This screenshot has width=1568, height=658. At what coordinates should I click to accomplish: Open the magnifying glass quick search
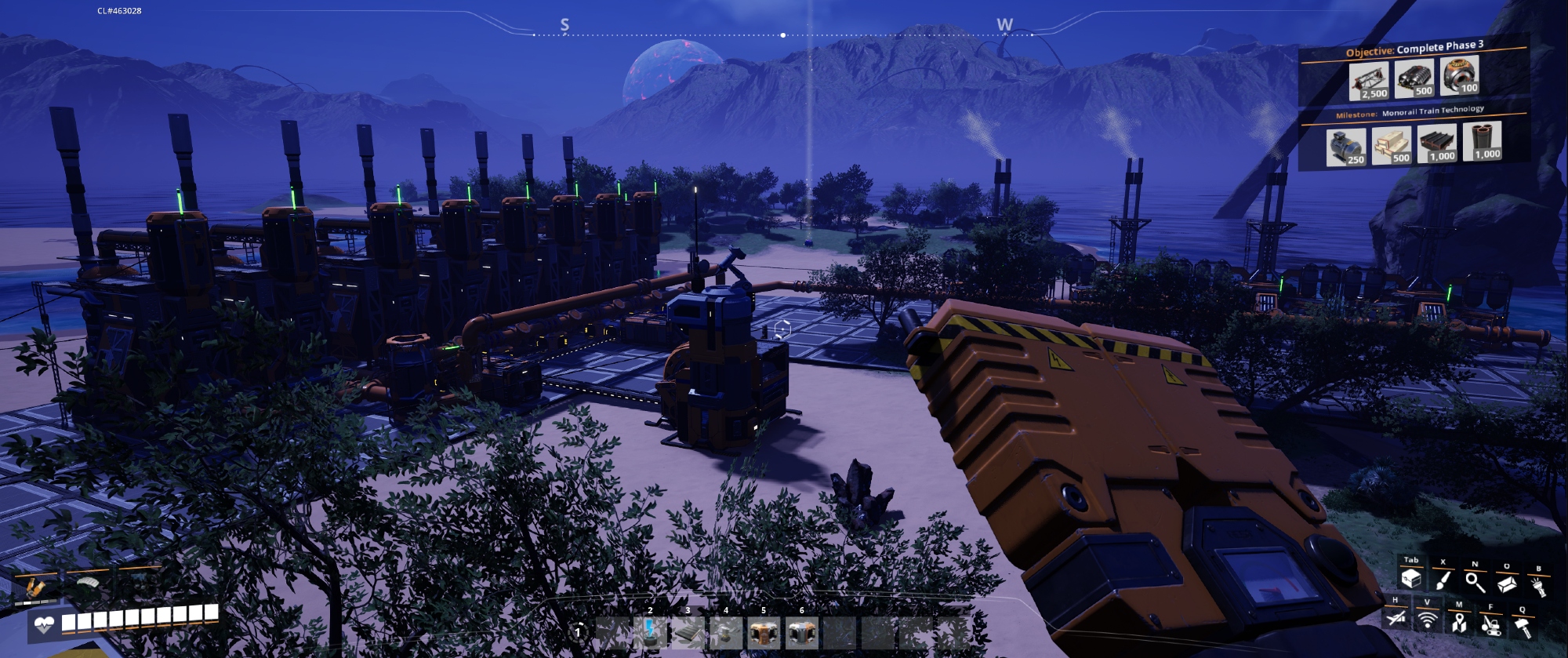point(1475,582)
